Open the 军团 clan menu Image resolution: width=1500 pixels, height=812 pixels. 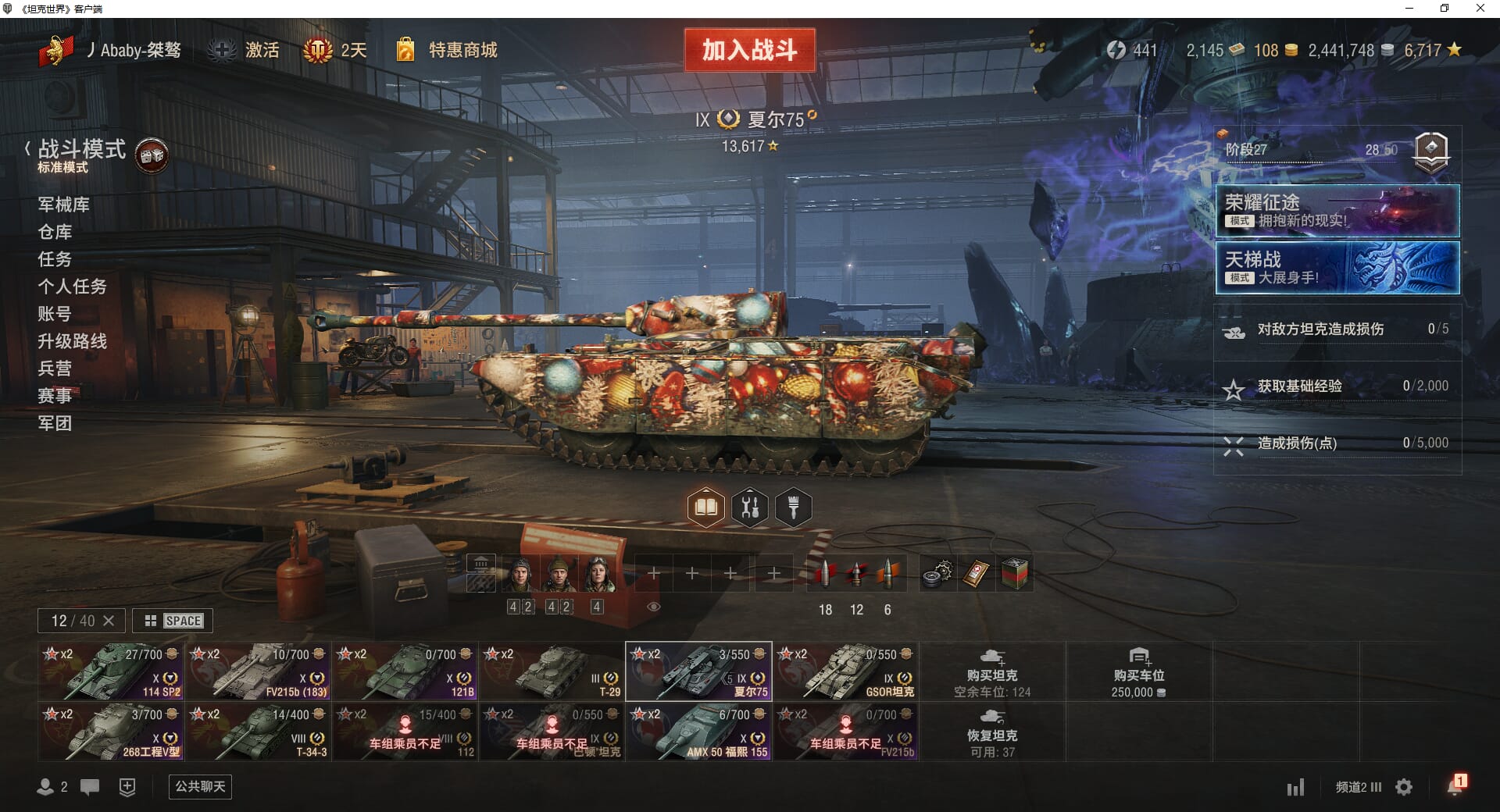55,423
